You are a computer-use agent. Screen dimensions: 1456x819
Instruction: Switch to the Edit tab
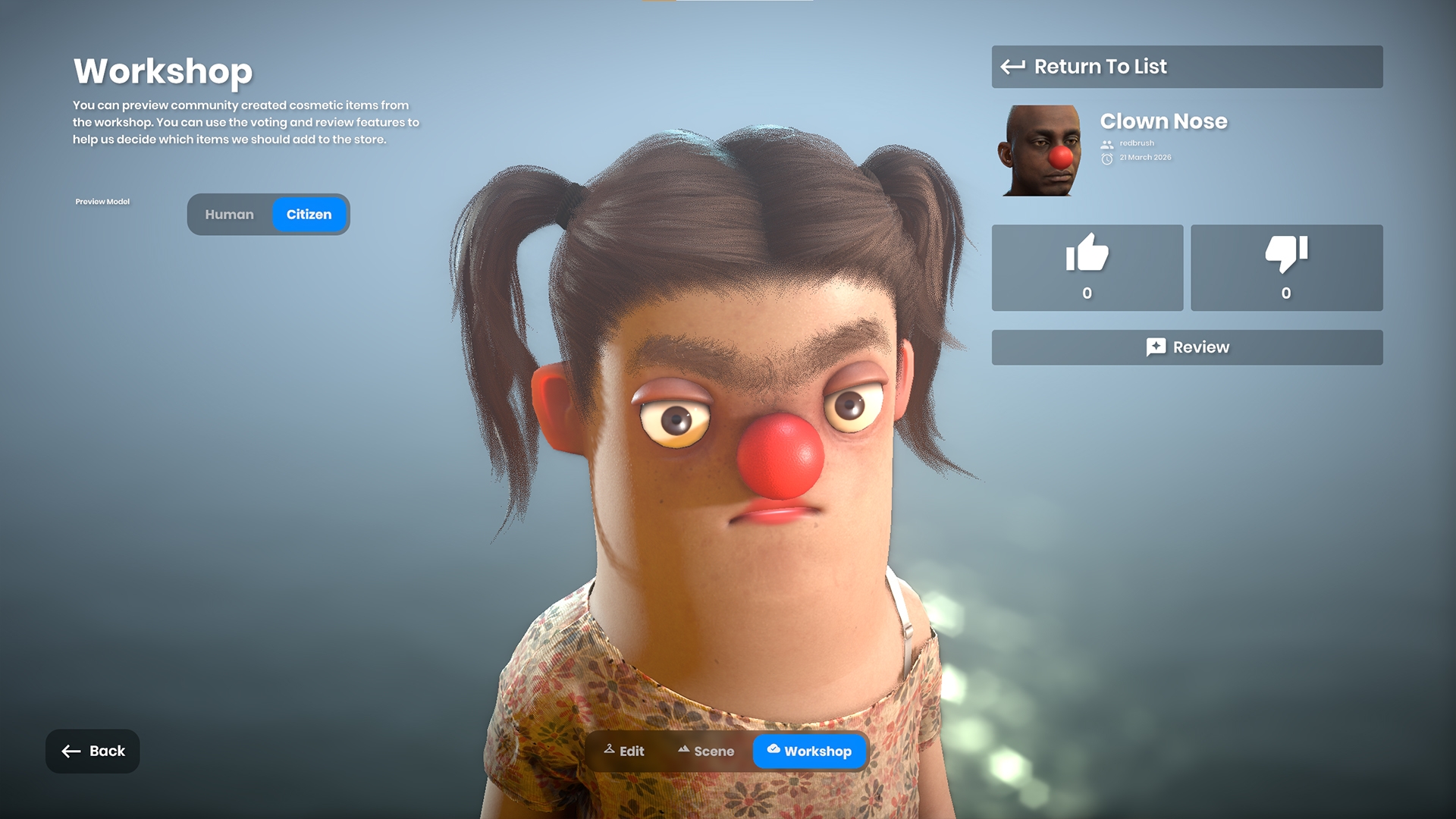pos(624,751)
